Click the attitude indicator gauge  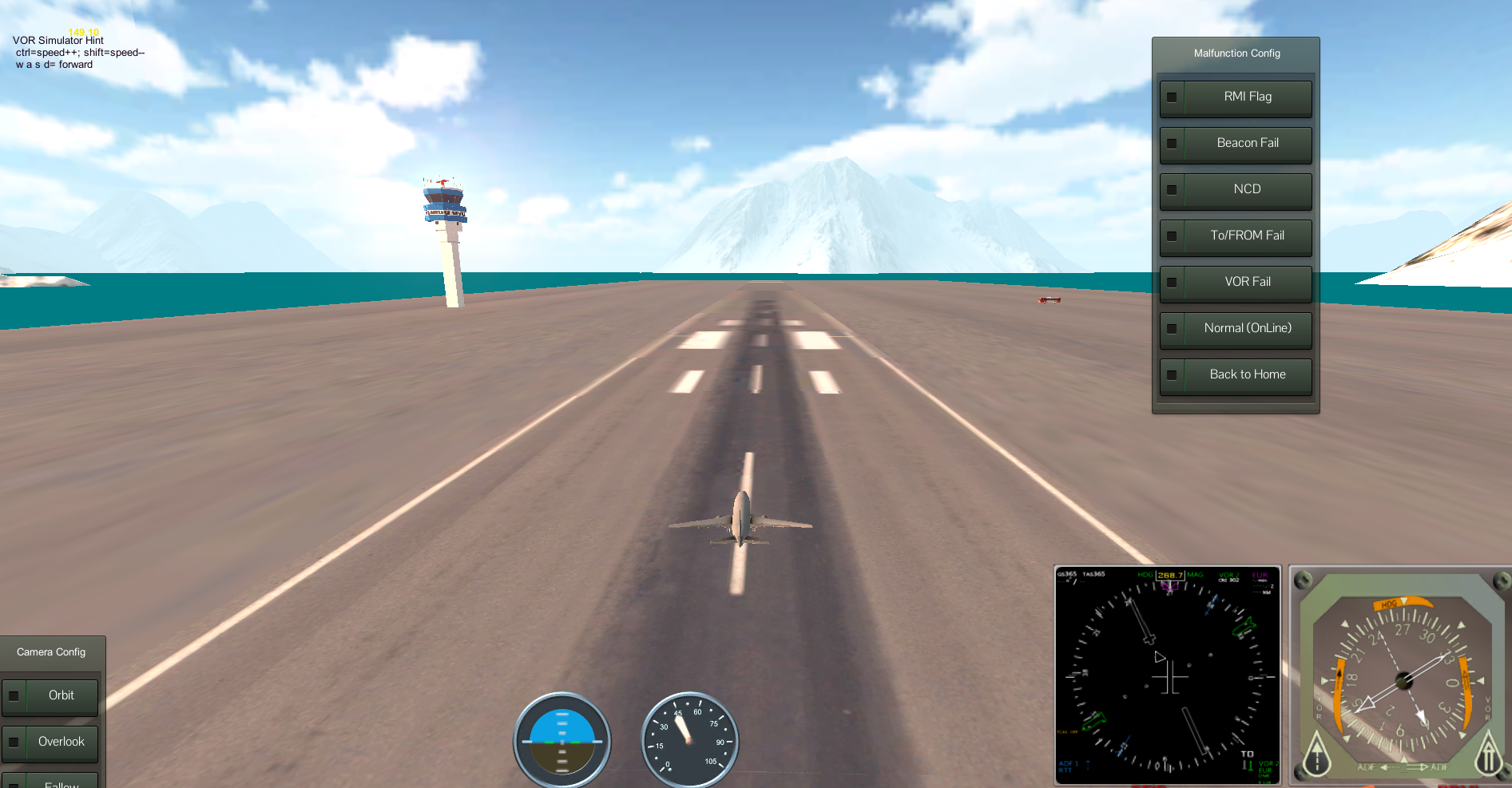(562, 740)
